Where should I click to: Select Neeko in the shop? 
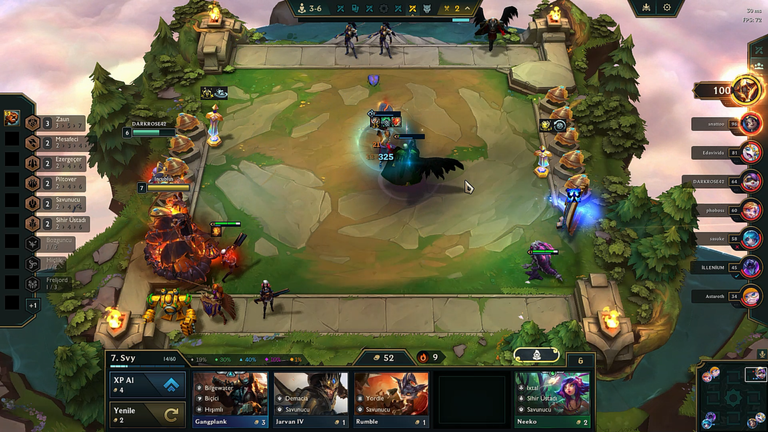click(x=553, y=400)
